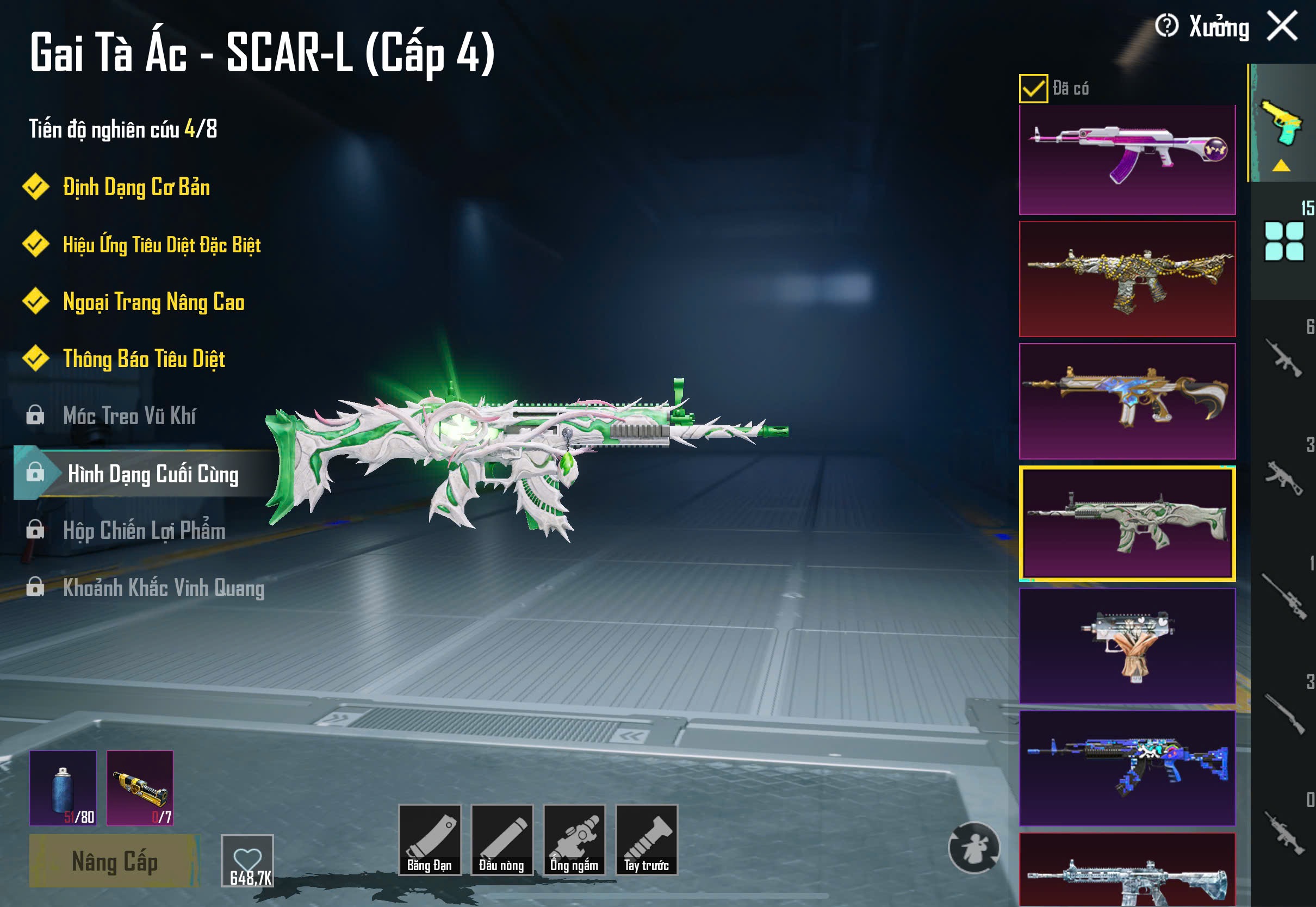Show Thông Báo Tiêu Diệt stage
This screenshot has width=1316, height=907.
[144, 359]
